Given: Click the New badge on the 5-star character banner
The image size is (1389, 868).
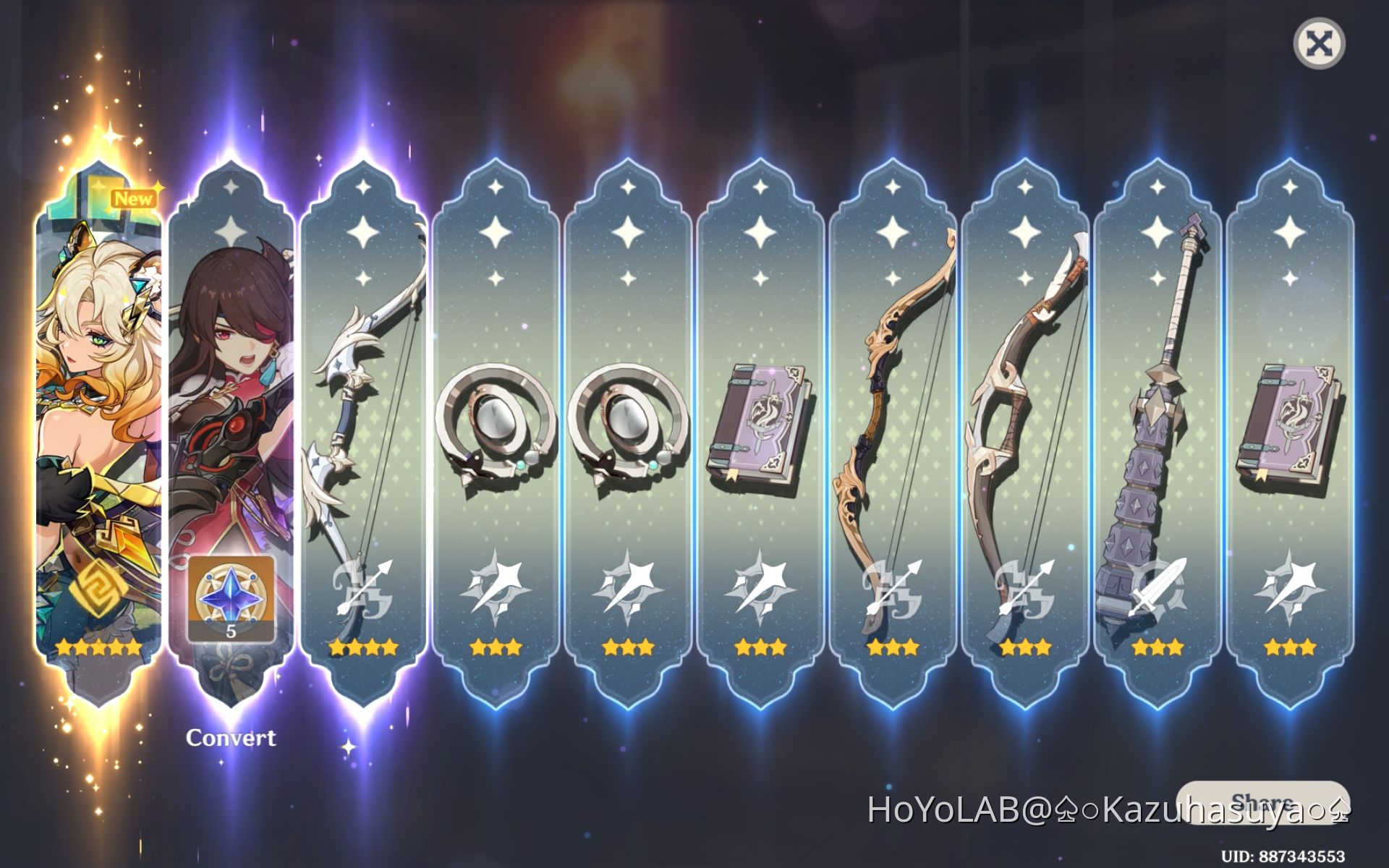Looking at the screenshot, I should click(x=135, y=198).
